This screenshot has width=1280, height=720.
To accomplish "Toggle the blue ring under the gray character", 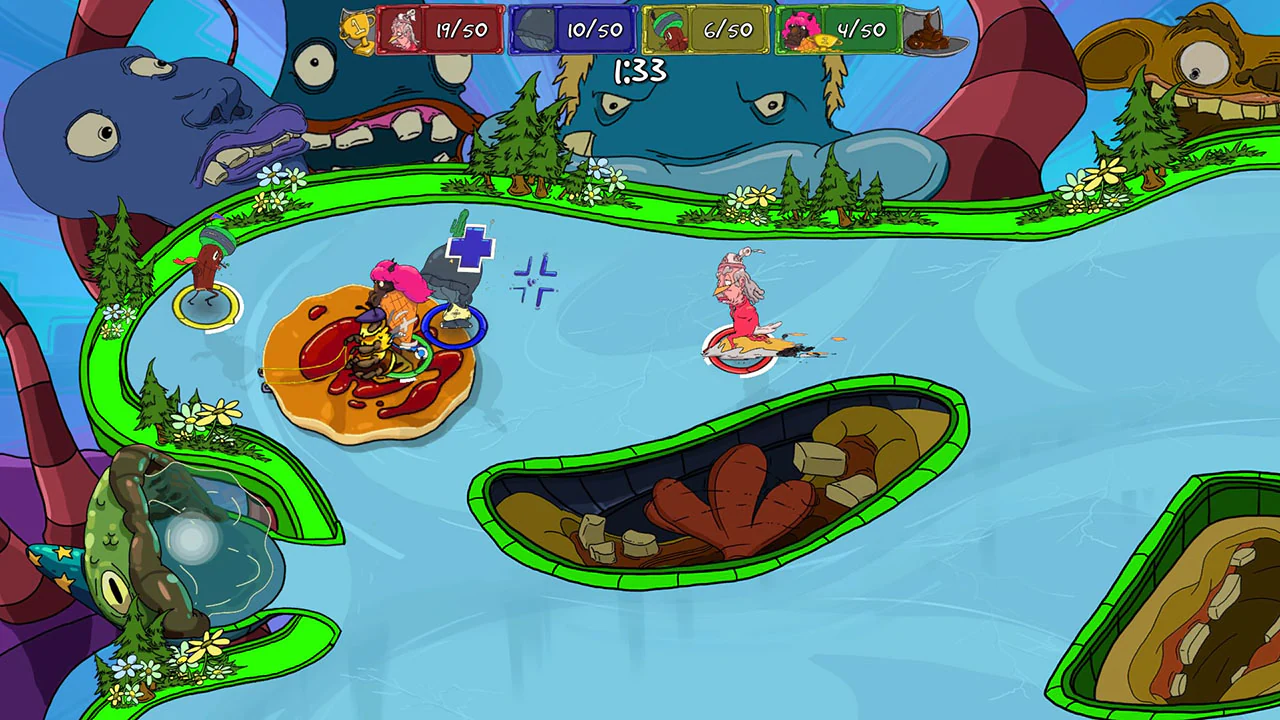I will pos(455,325).
